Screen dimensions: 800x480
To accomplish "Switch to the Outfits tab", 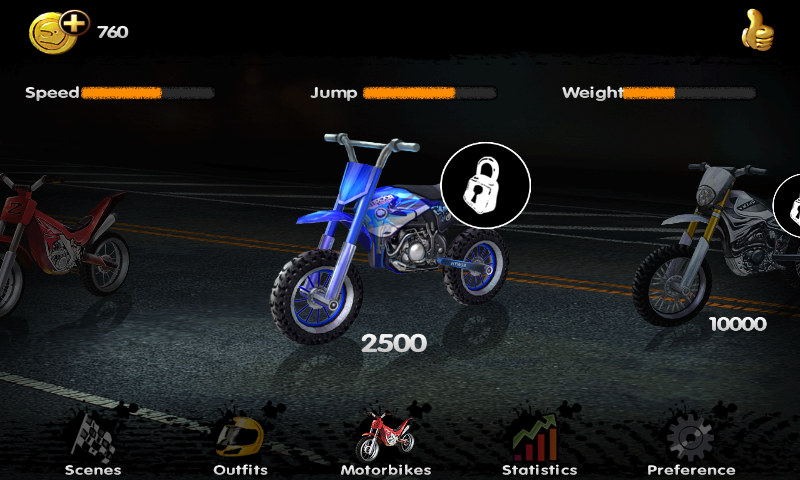I will 240,445.
